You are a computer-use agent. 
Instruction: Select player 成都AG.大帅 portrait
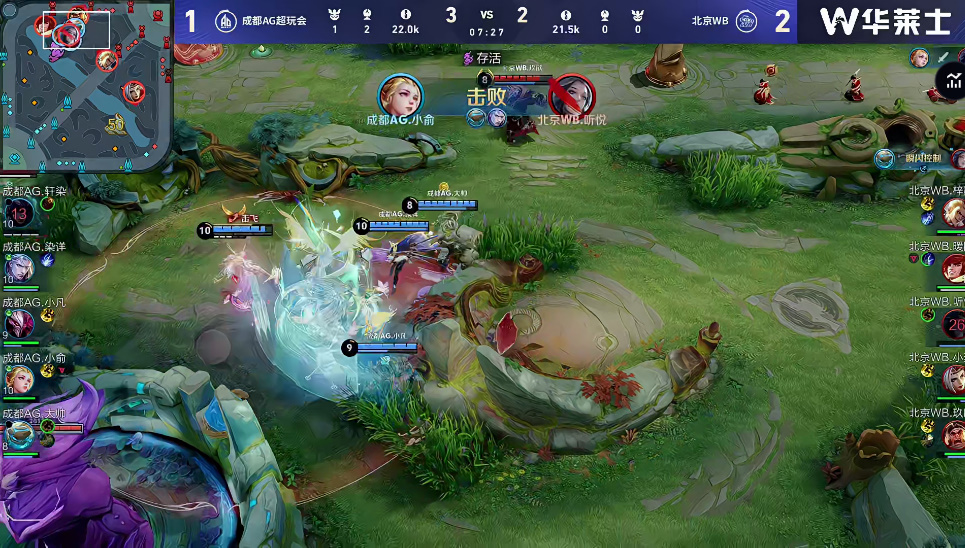19,433
